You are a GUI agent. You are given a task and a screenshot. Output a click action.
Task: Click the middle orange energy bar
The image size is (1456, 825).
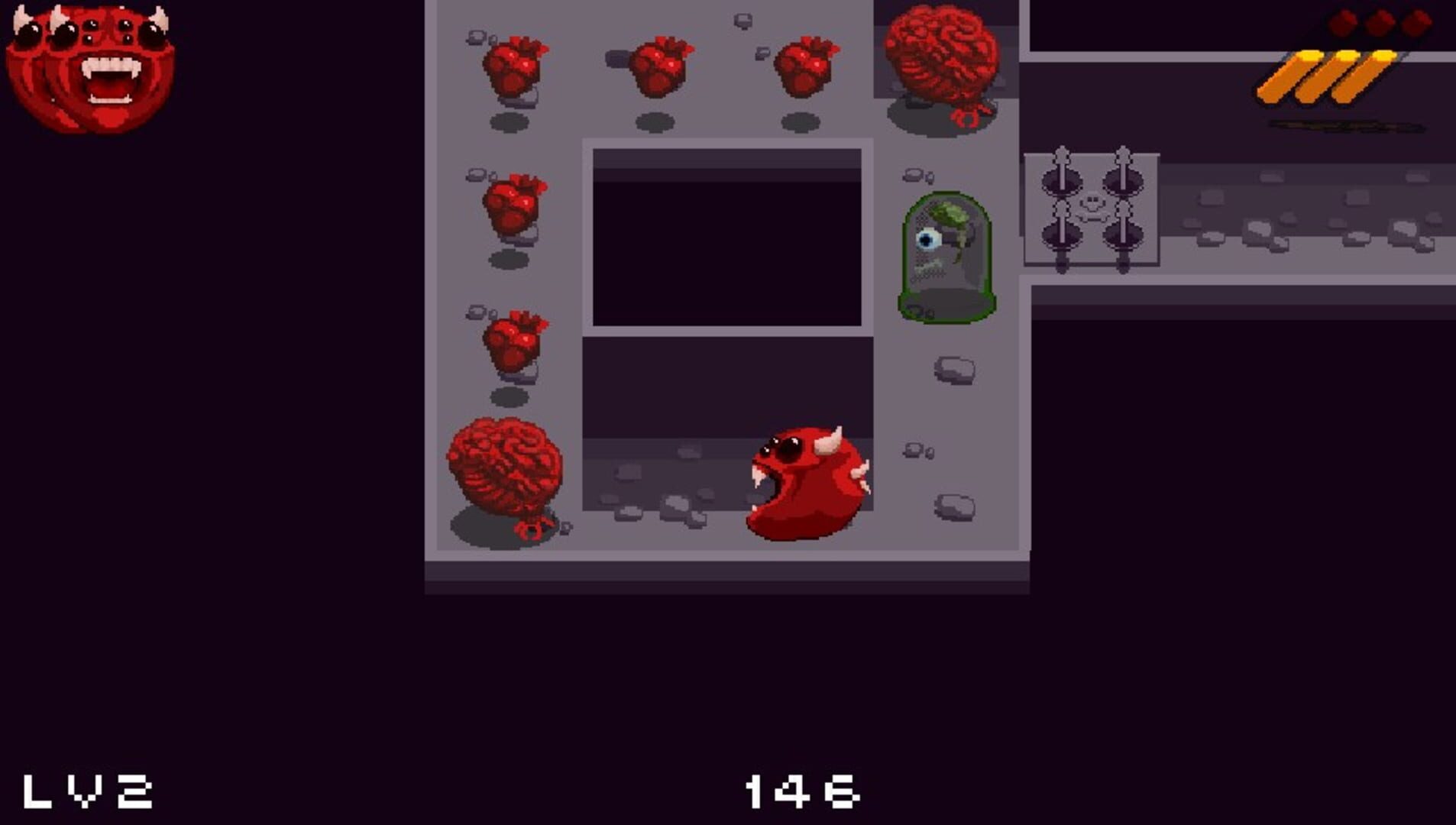(1341, 76)
